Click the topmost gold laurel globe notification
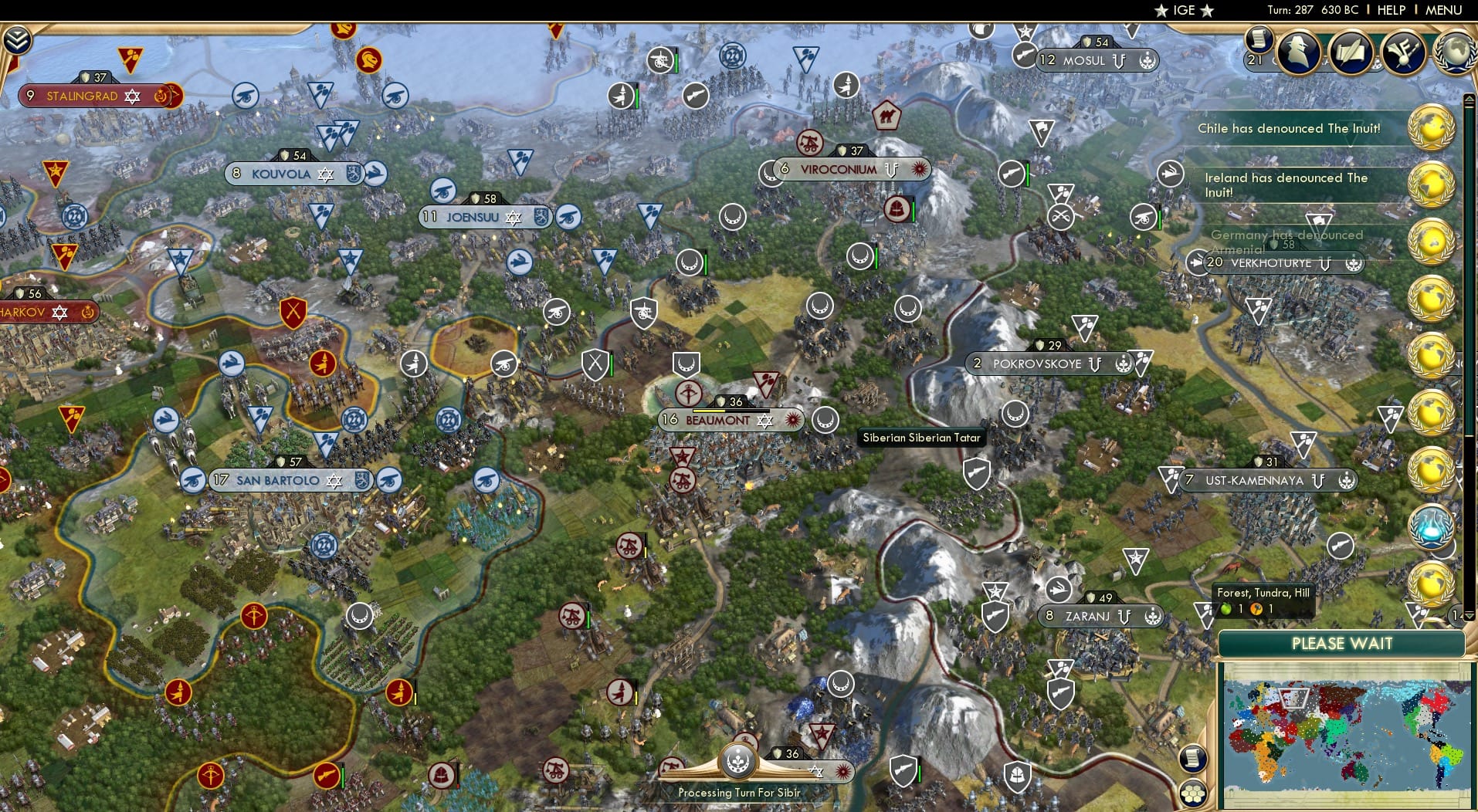 (x=1432, y=126)
